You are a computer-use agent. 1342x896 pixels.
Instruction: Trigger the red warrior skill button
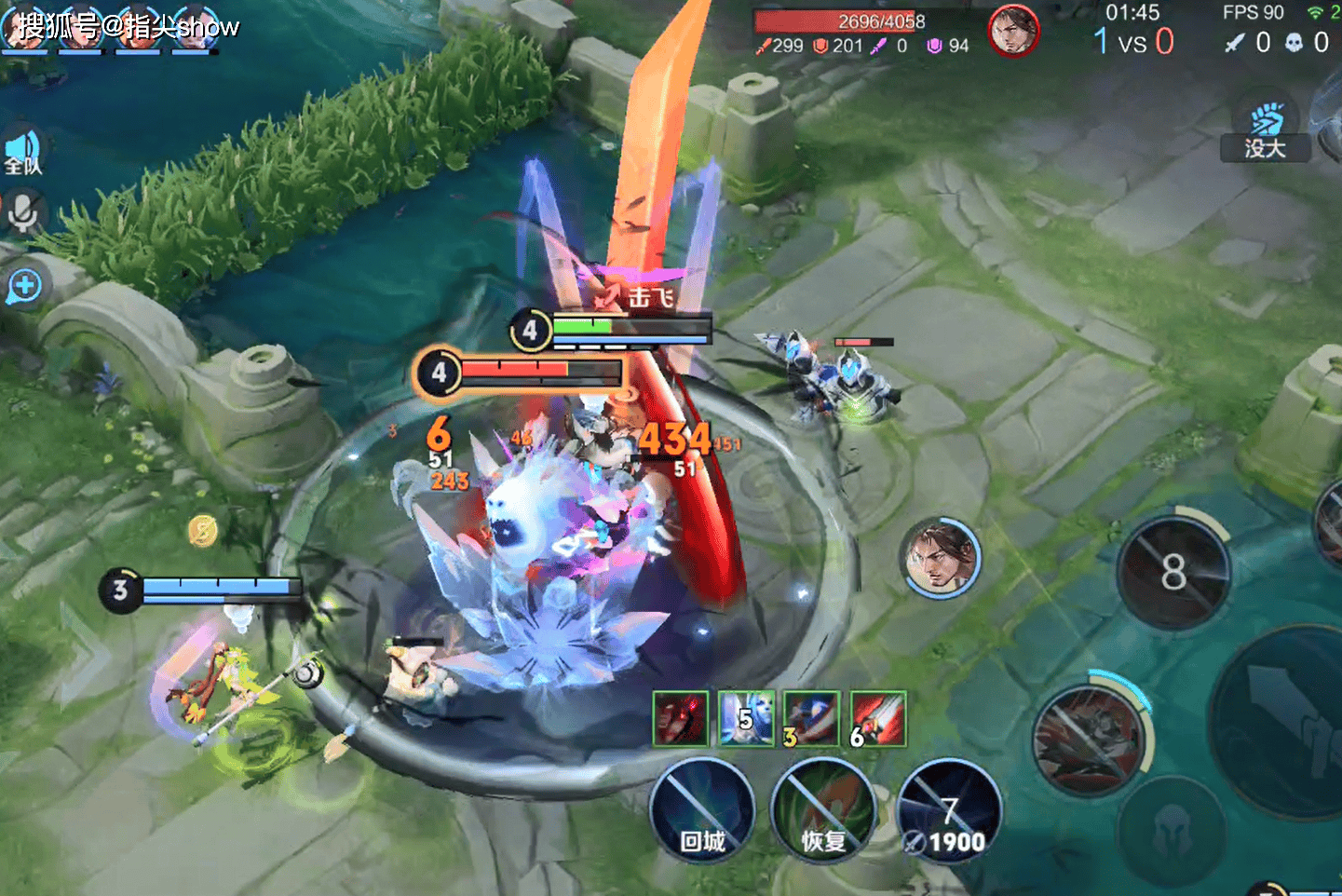[x=1088, y=740]
